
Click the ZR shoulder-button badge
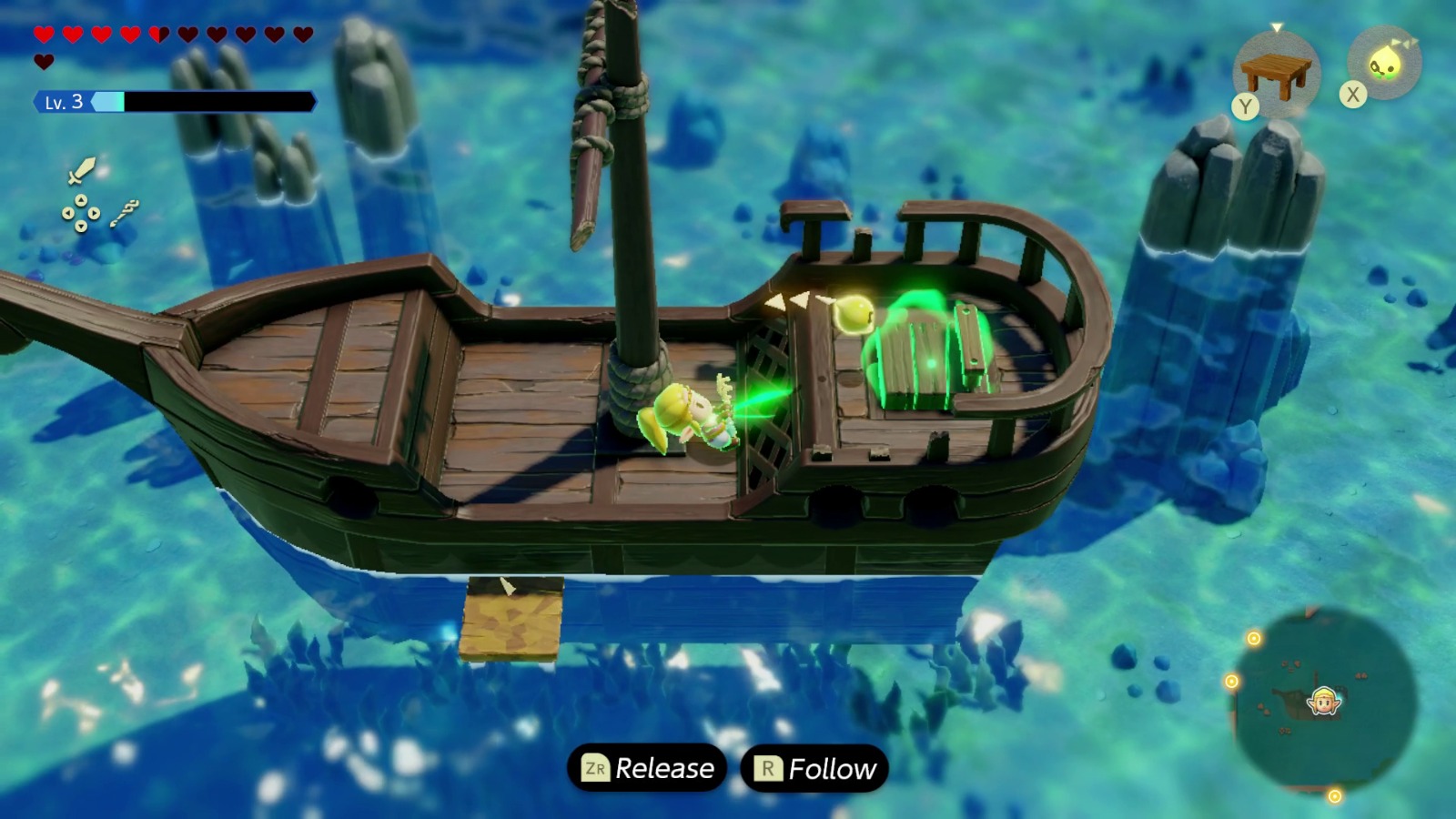pyautogui.click(x=596, y=767)
